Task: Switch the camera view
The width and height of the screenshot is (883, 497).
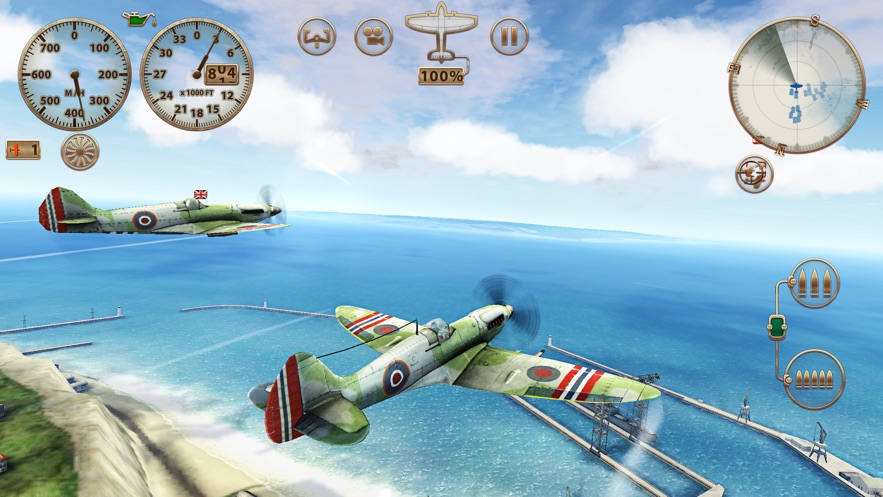Action: tap(373, 38)
